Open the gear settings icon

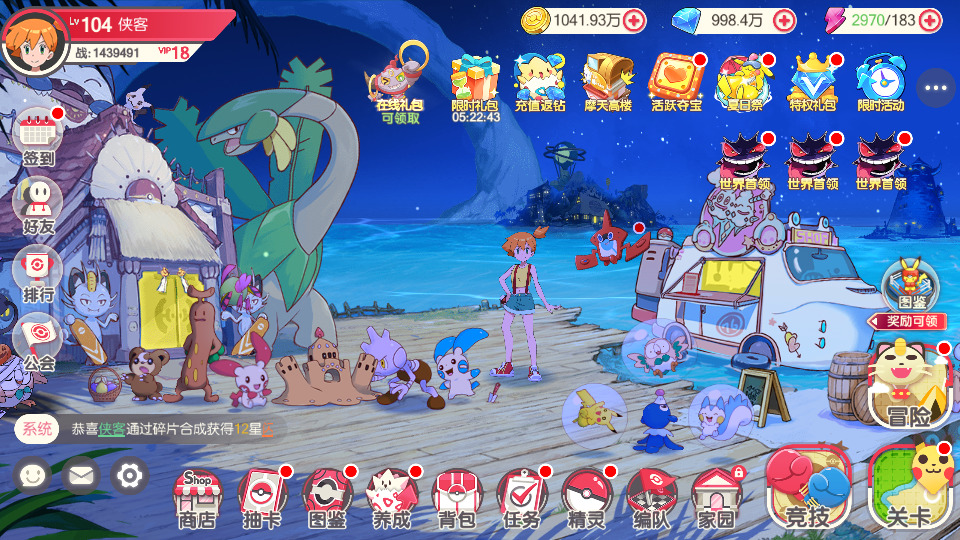tap(129, 475)
